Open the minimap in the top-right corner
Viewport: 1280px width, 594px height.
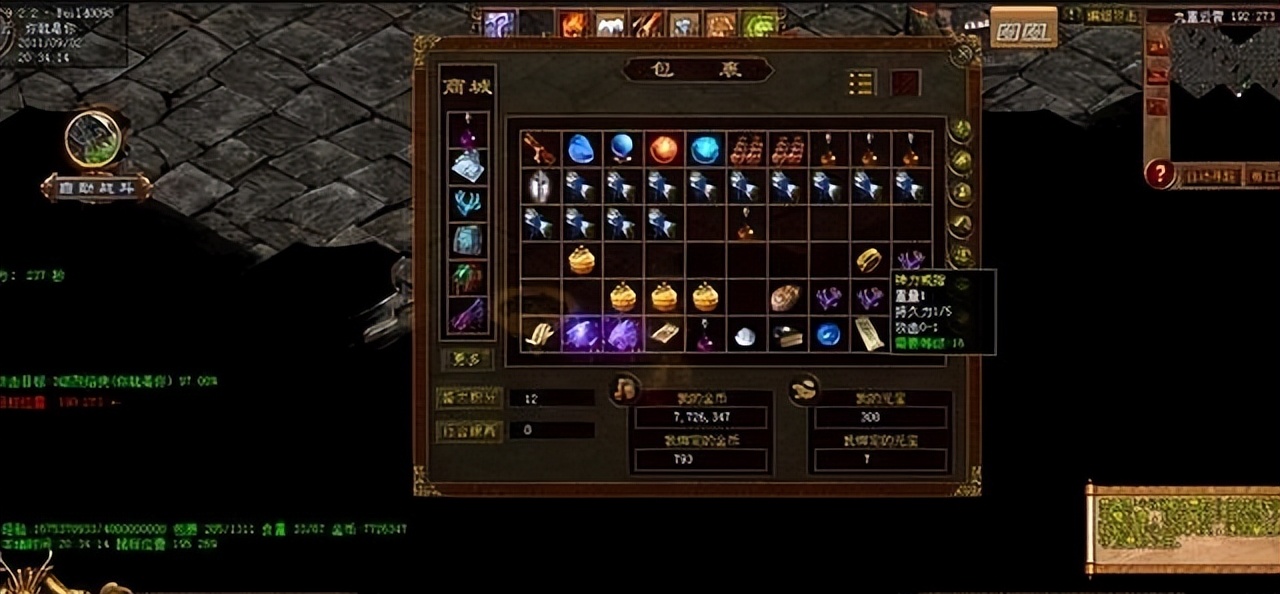tap(1226, 60)
